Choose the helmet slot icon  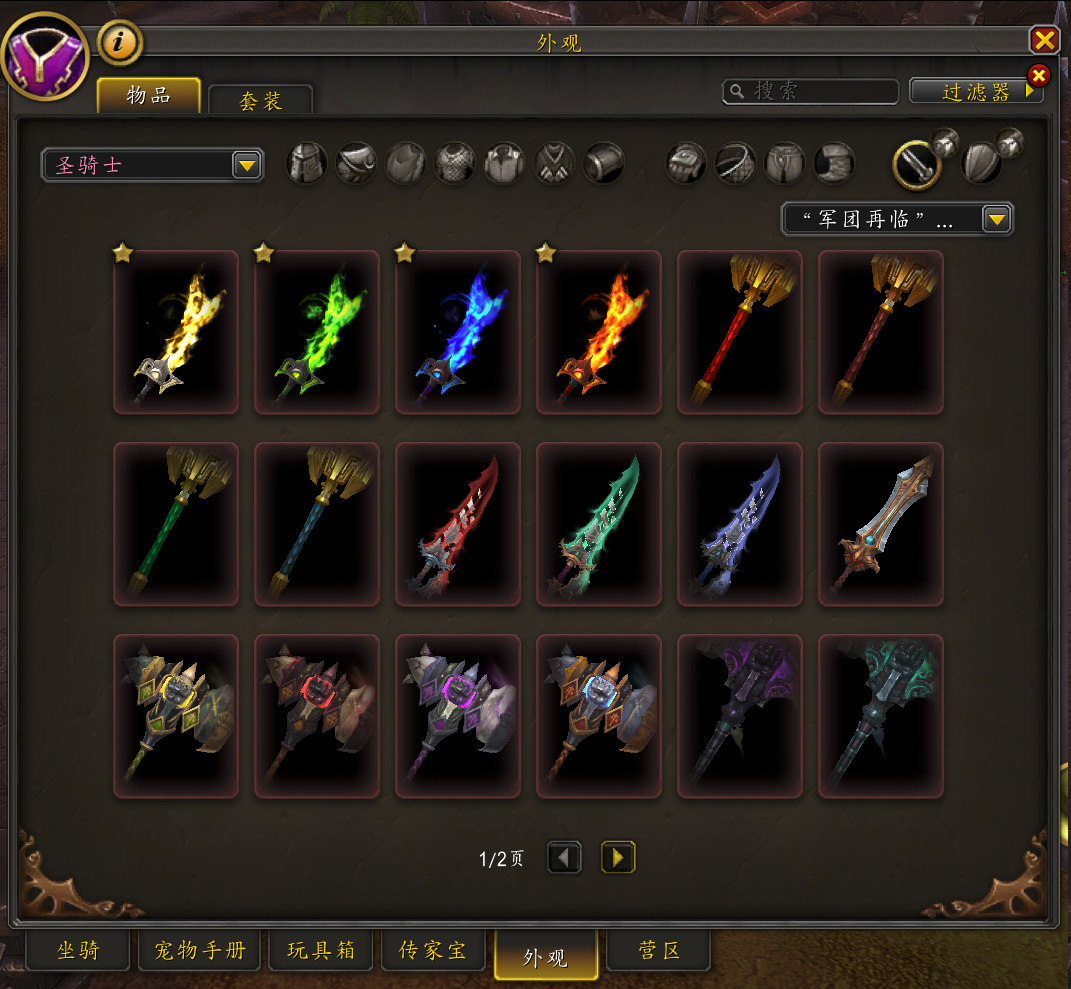click(x=307, y=163)
